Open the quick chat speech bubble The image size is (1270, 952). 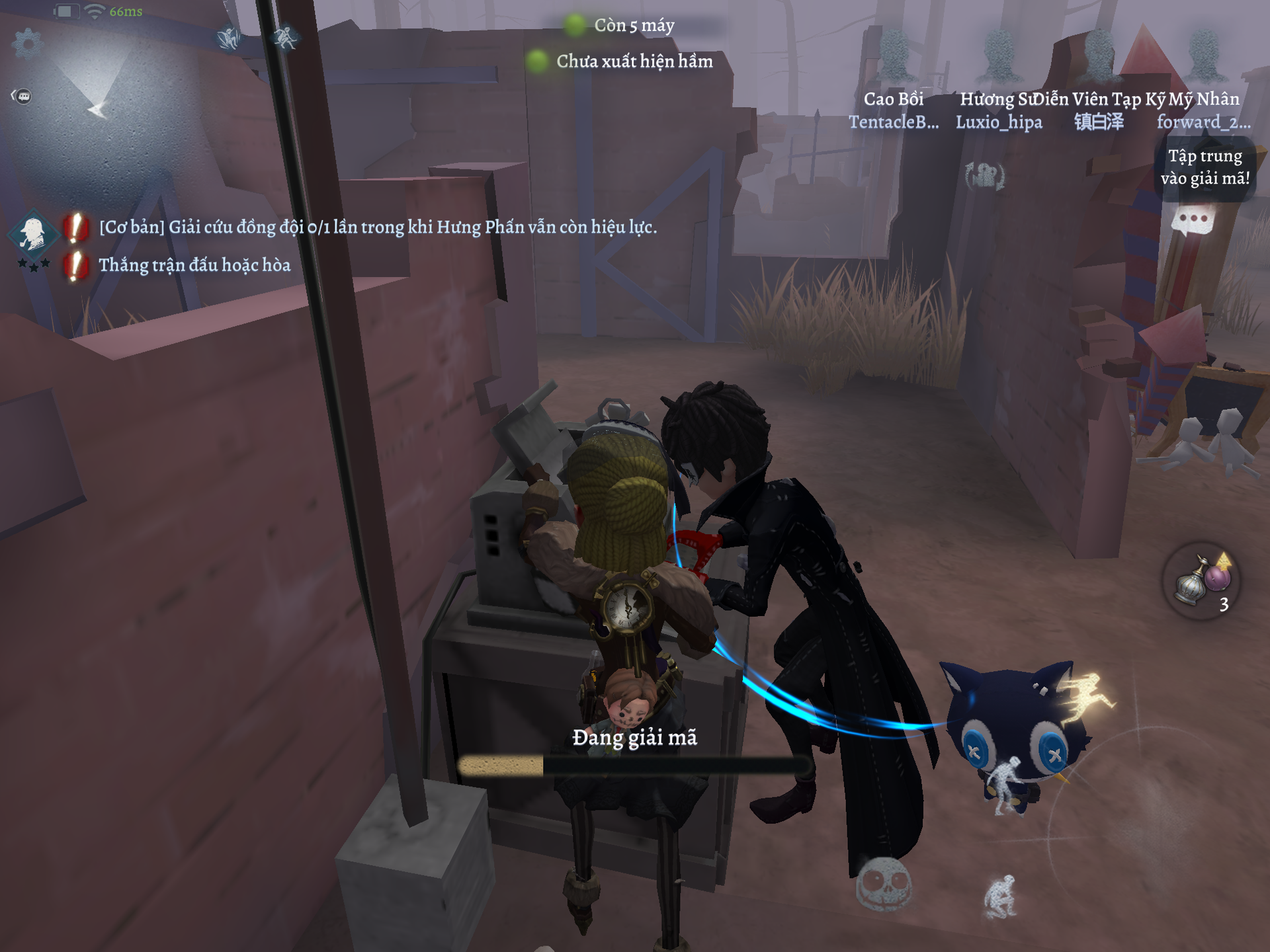[x=1192, y=220]
